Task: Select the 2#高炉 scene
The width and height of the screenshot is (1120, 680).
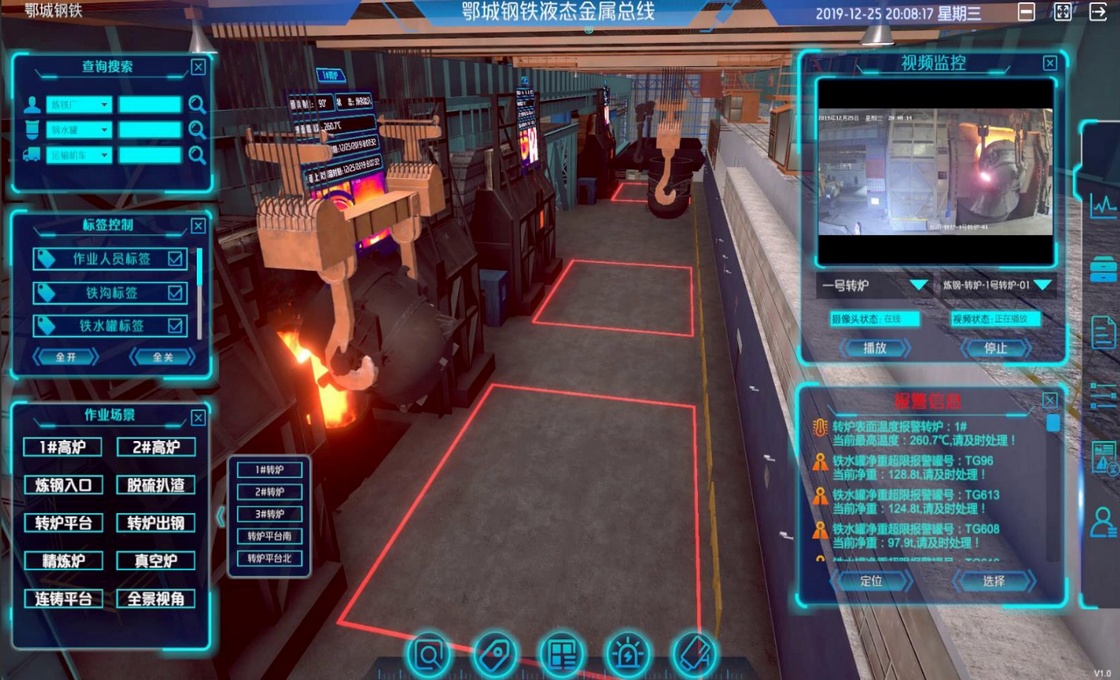Action: [x=155, y=447]
